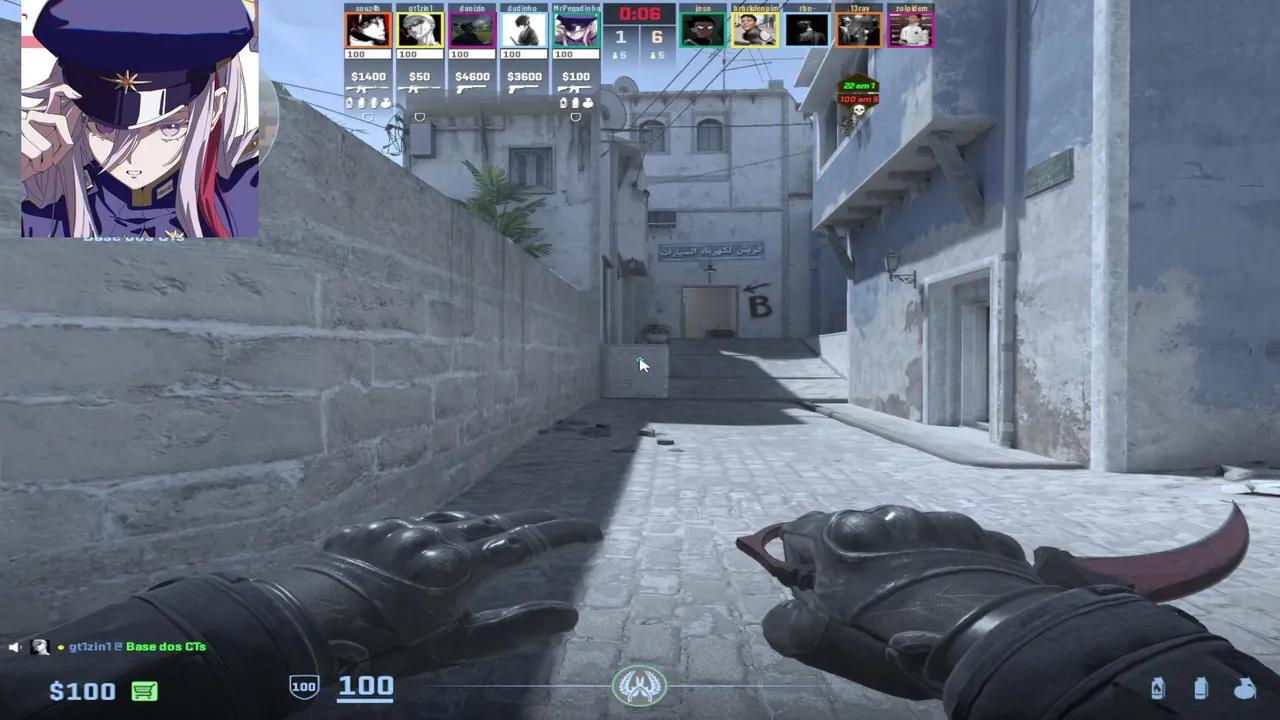Select the flashbang icon in the bottom corner
Image resolution: width=1280 pixels, height=720 pixels.
[x=1243, y=687]
